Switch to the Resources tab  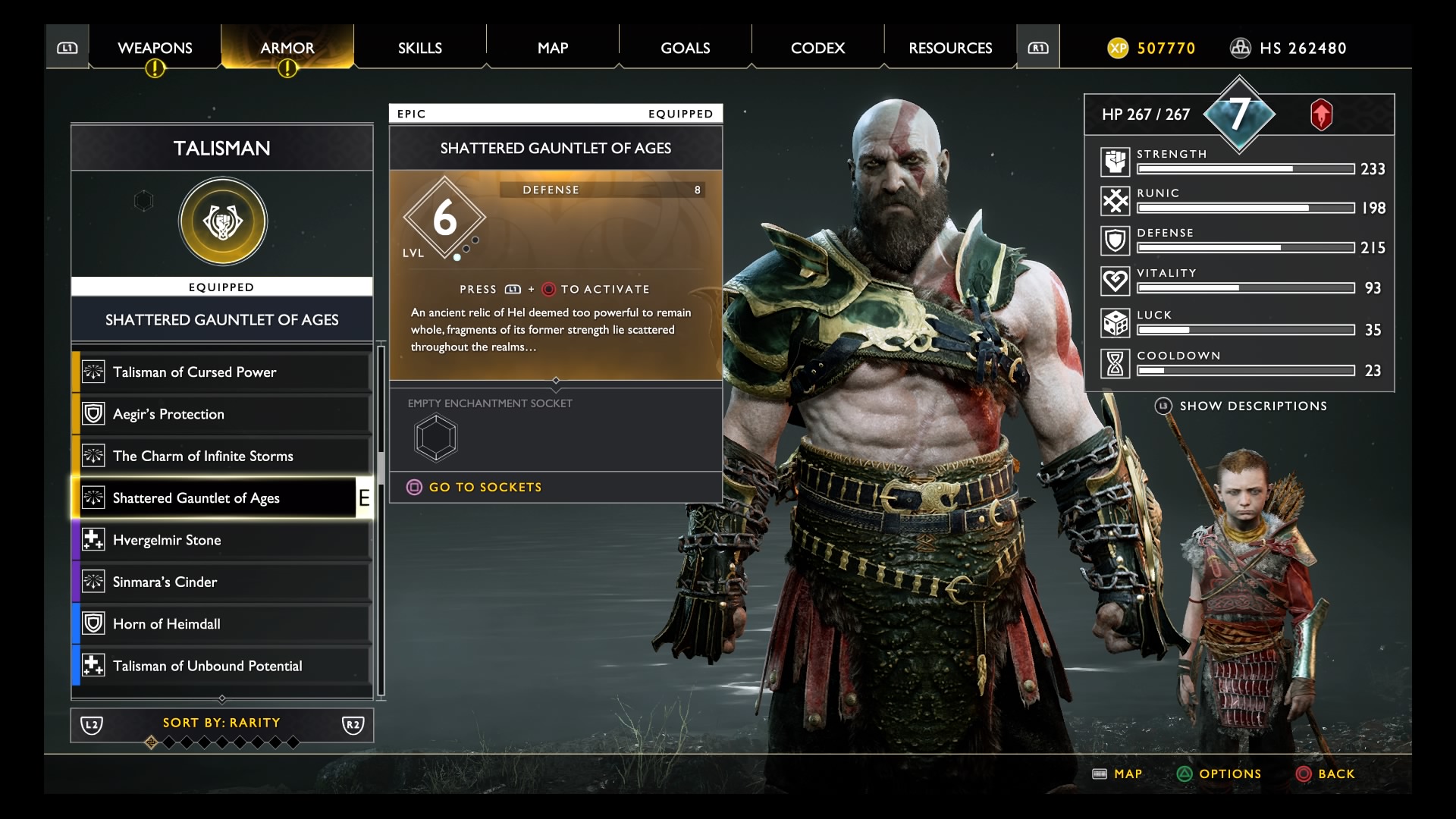[x=950, y=48]
